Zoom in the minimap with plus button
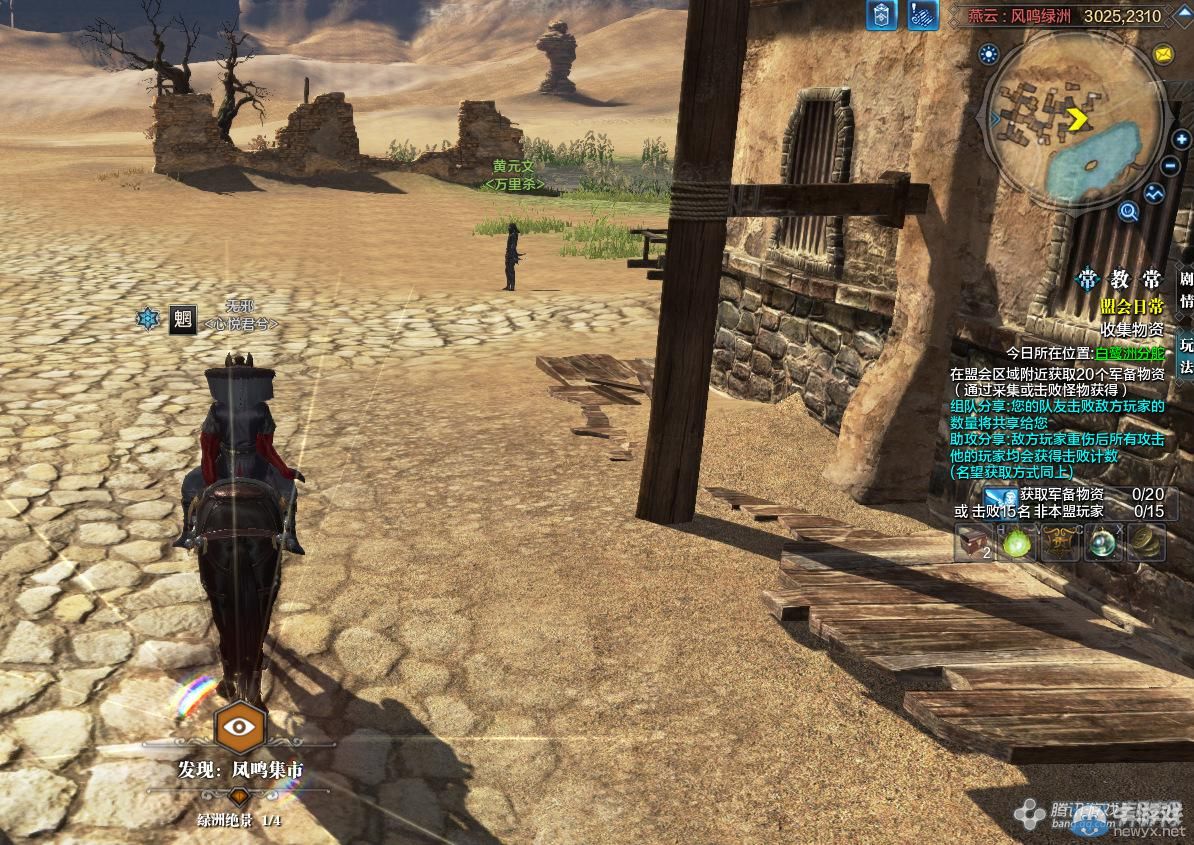The width and height of the screenshot is (1194, 845). coord(1181,140)
